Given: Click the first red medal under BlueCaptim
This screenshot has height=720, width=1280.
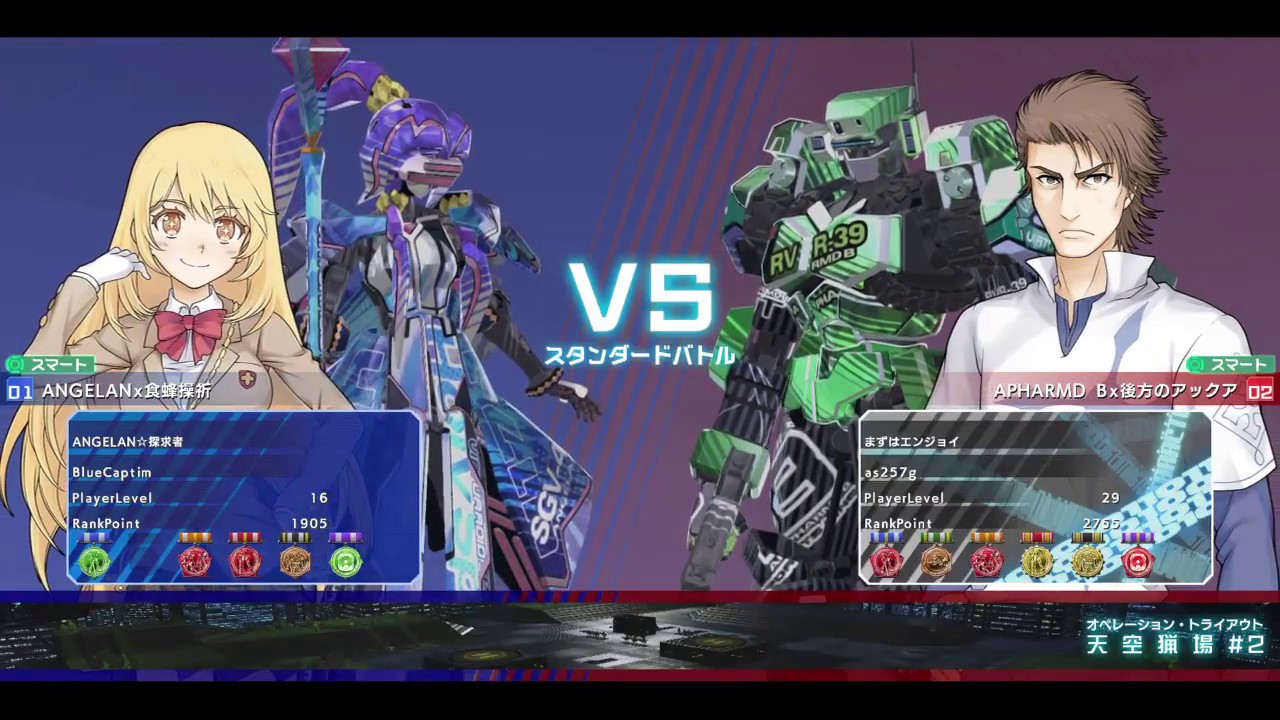Looking at the screenshot, I should pyautogui.click(x=196, y=562).
